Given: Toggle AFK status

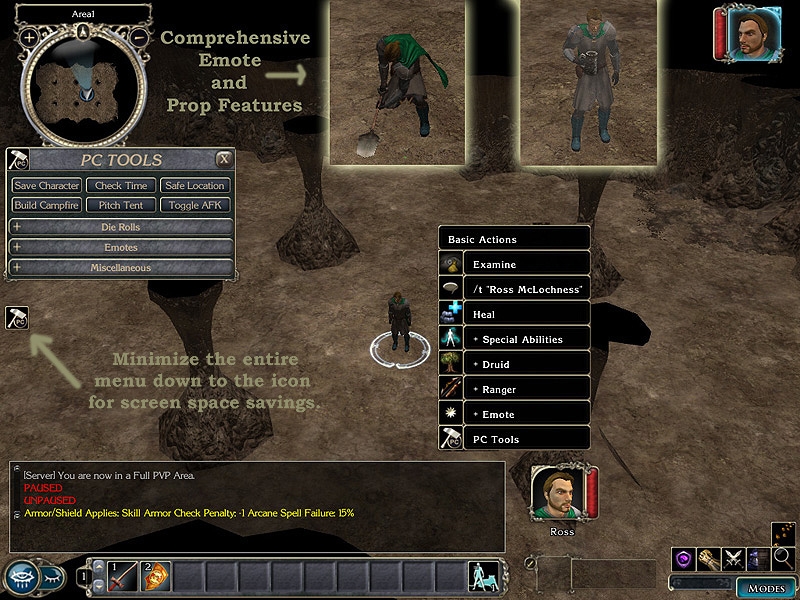Looking at the screenshot, I should [195, 205].
